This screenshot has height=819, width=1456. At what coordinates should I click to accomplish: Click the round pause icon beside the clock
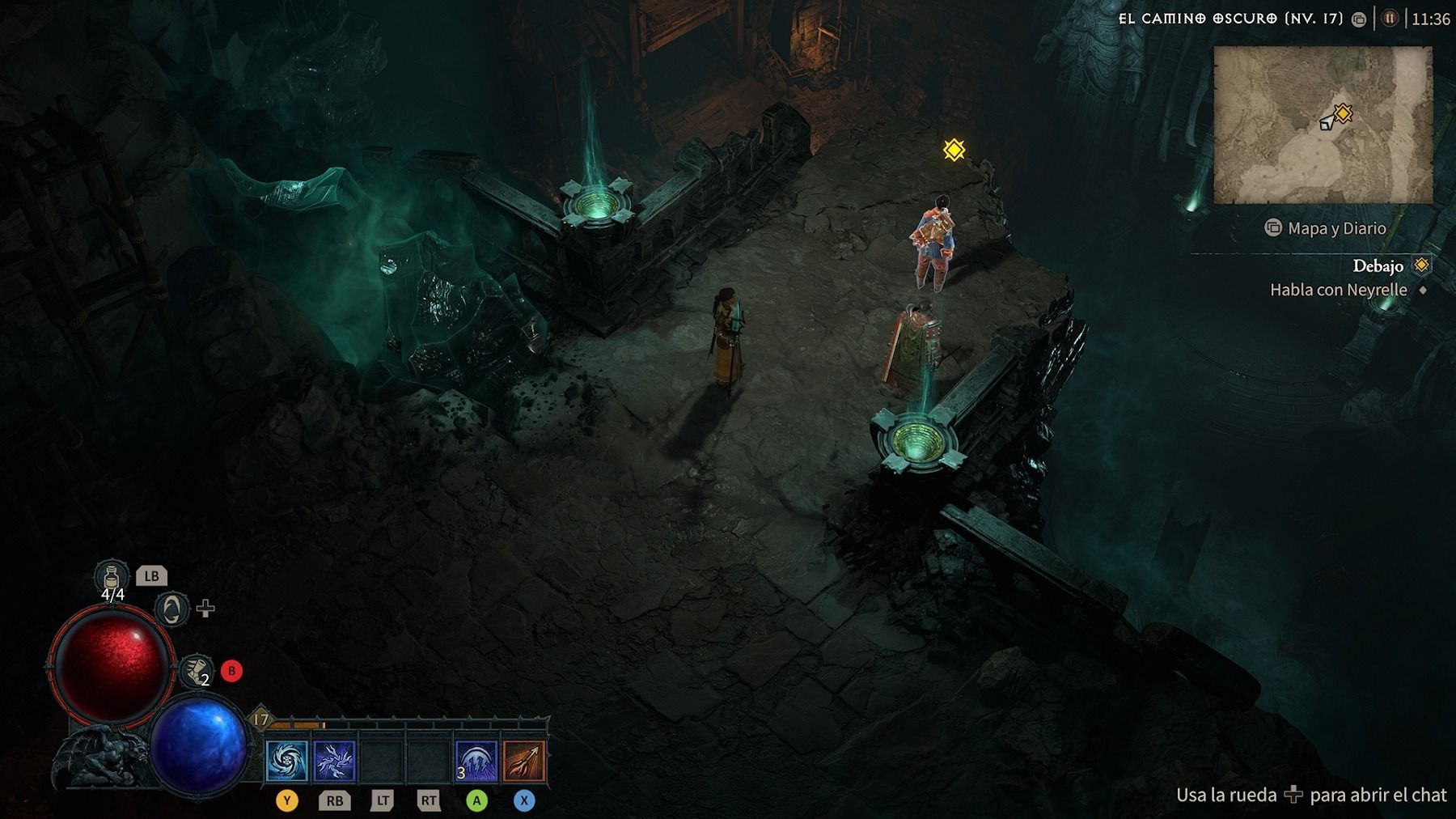pyautogui.click(x=1389, y=19)
